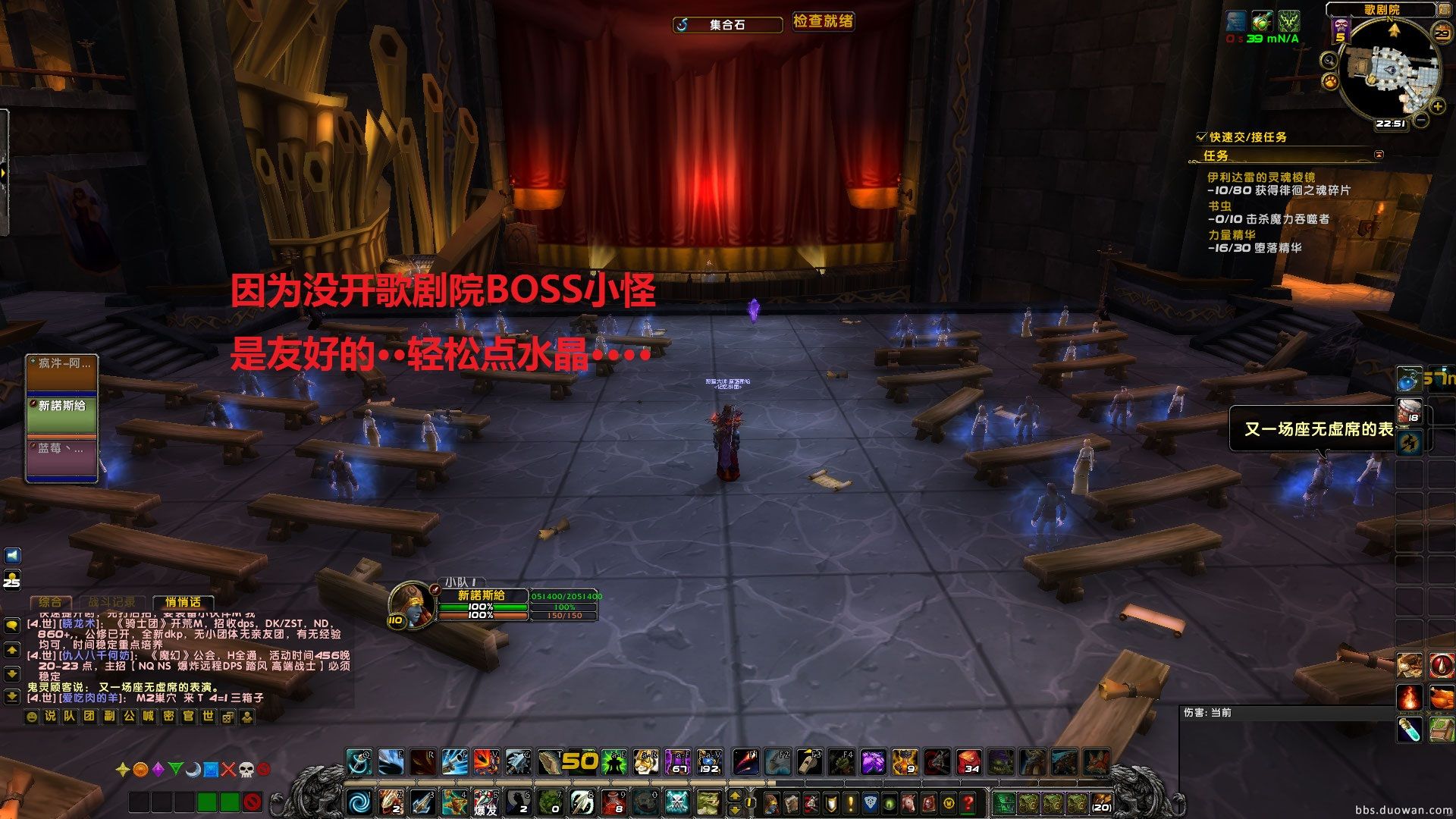This screenshot has width=1456, height=819.
Task: Zoom the minimap in with the plus control
Action: 1437,105
